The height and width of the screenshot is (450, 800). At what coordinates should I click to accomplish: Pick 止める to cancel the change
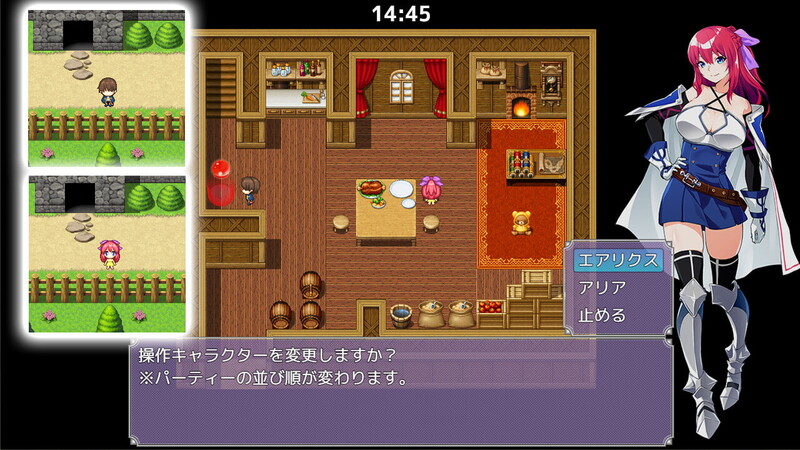(x=603, y=315)
